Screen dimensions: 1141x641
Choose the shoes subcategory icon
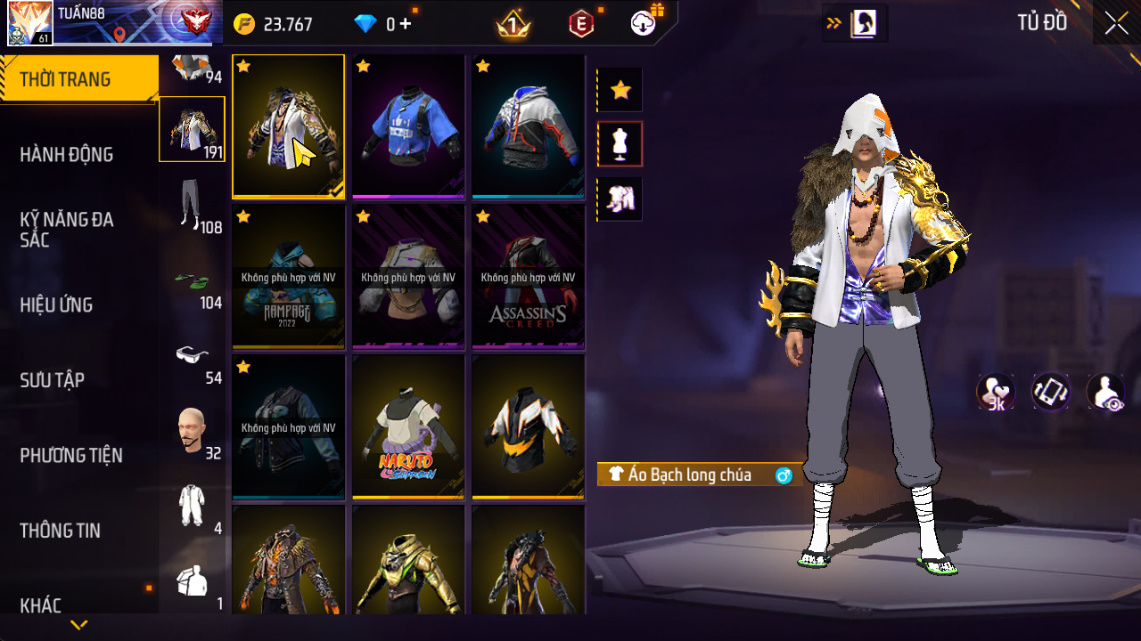pyautogui.click(x=191, y=282)
